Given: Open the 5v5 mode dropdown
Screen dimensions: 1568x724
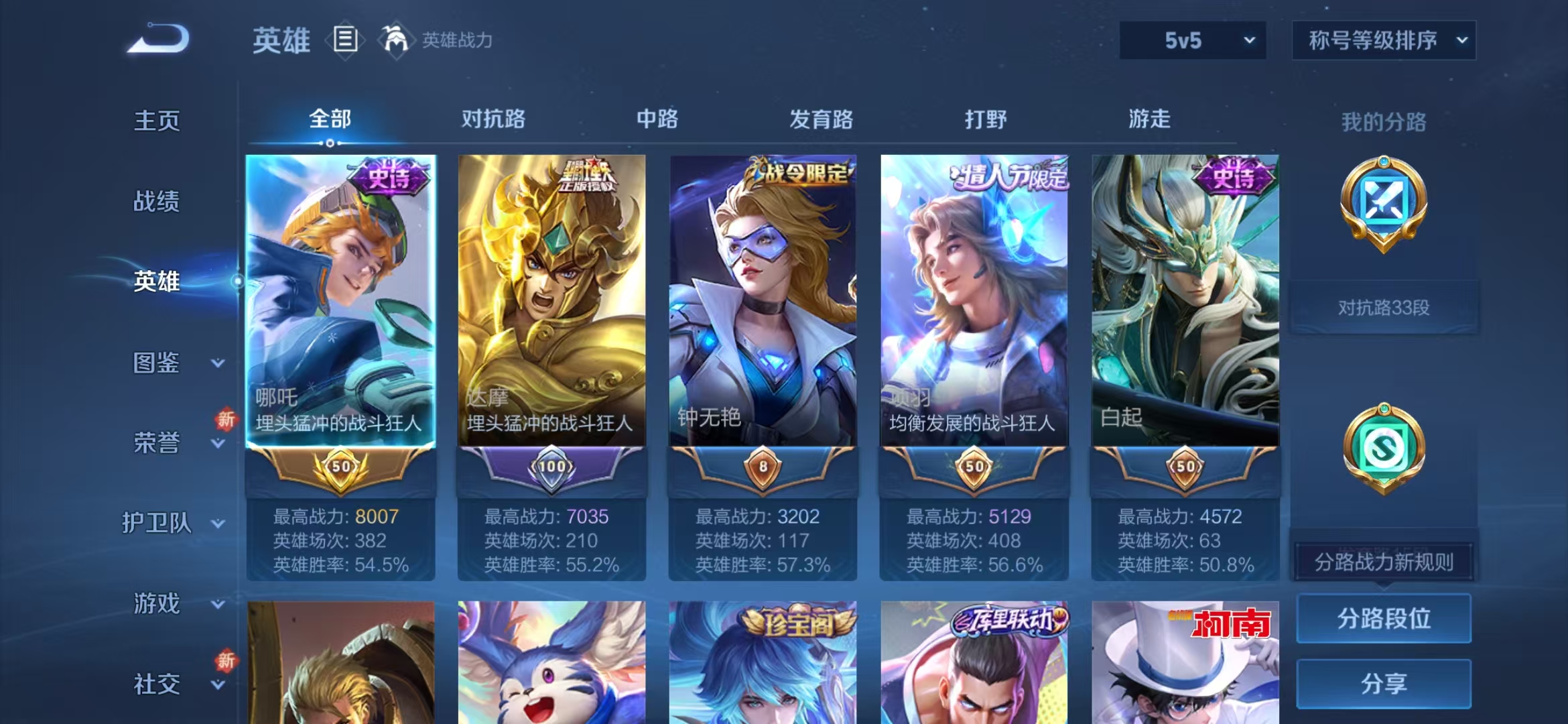Looking at the screenshot, I should (1191, 40).
